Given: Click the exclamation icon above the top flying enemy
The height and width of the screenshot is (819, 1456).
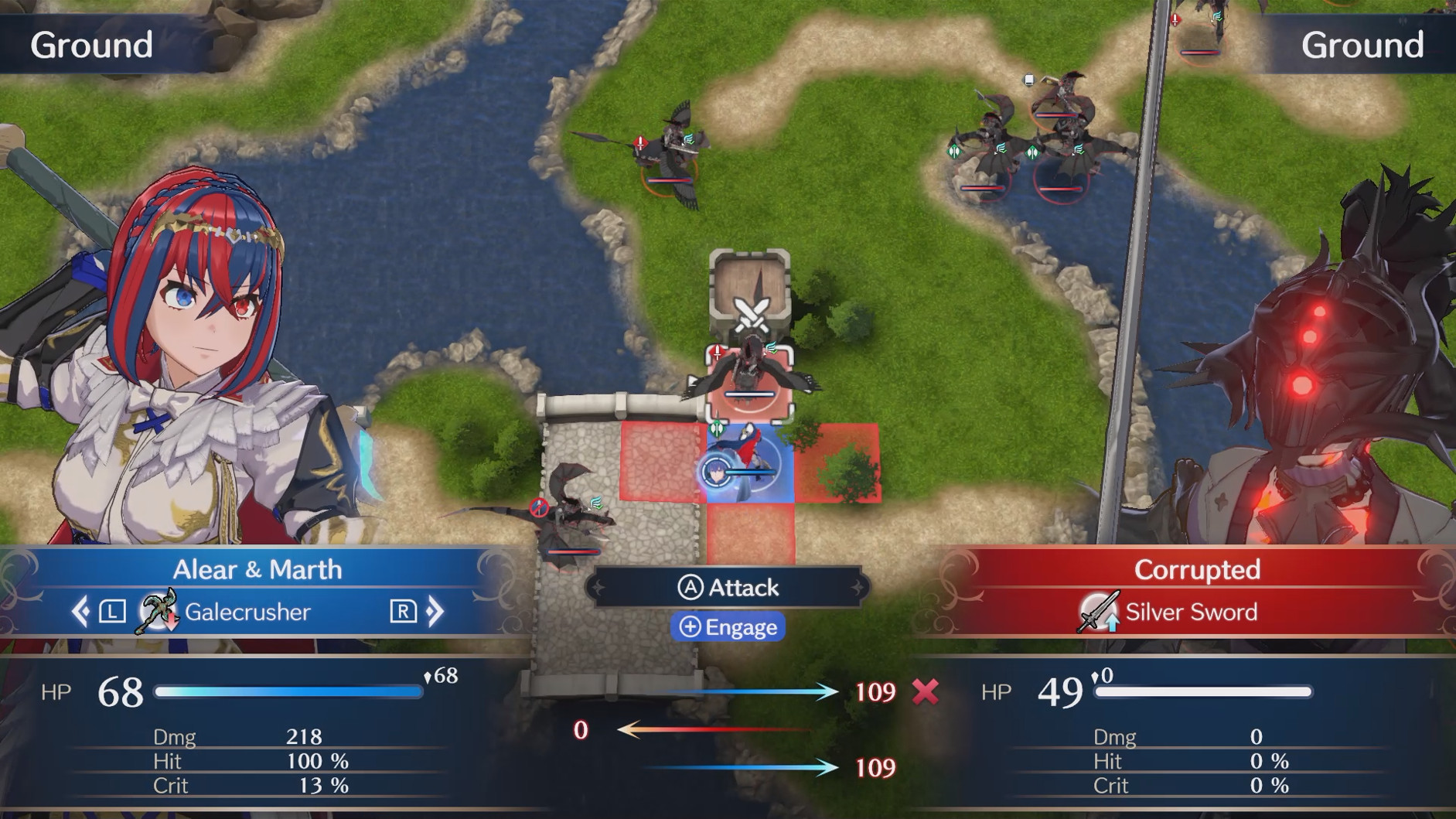Looking at the screenshot, I should pos(639,141).
